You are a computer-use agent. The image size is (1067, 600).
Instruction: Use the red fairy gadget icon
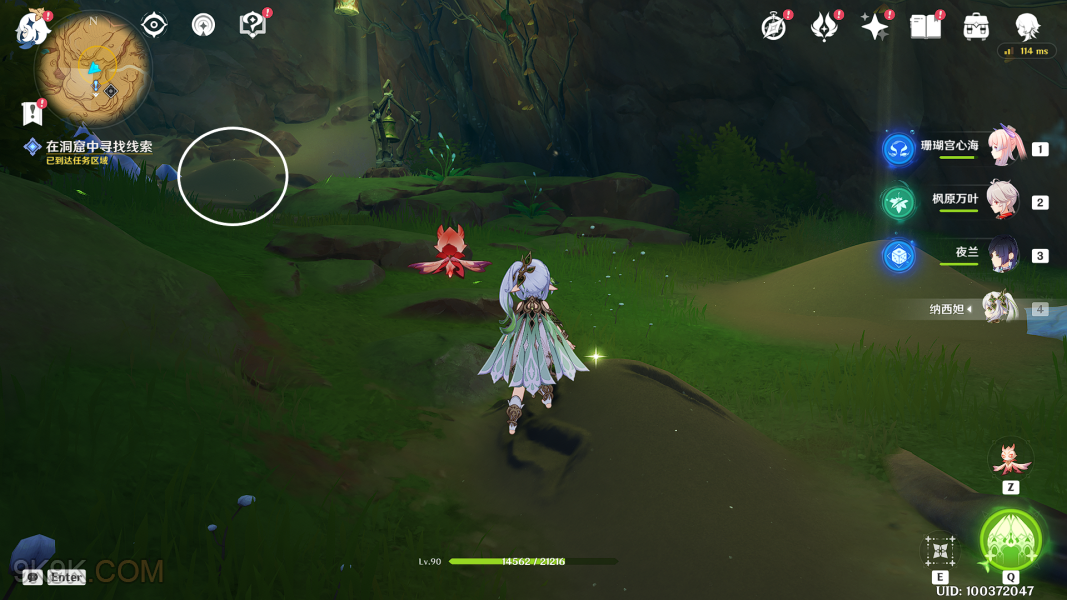1010,459
